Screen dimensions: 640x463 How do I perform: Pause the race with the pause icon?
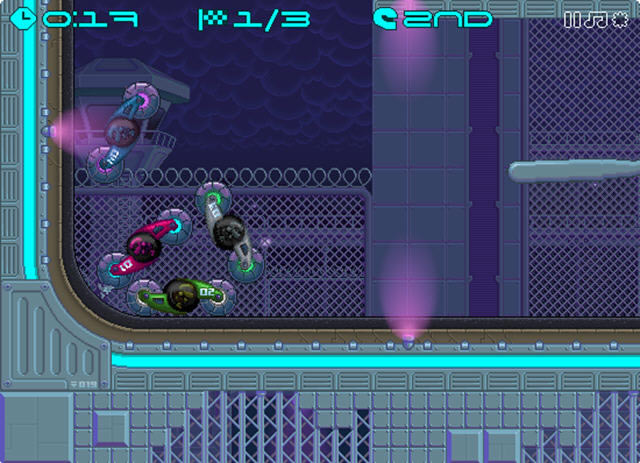(x=571, y=19)
